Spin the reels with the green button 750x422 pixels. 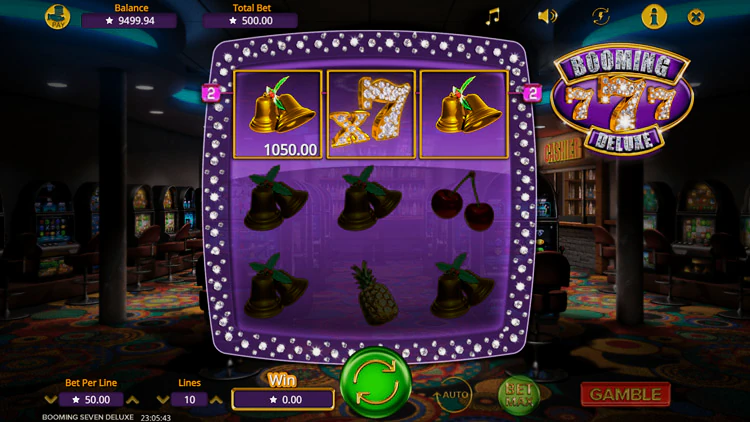click(x=373, y=383)
